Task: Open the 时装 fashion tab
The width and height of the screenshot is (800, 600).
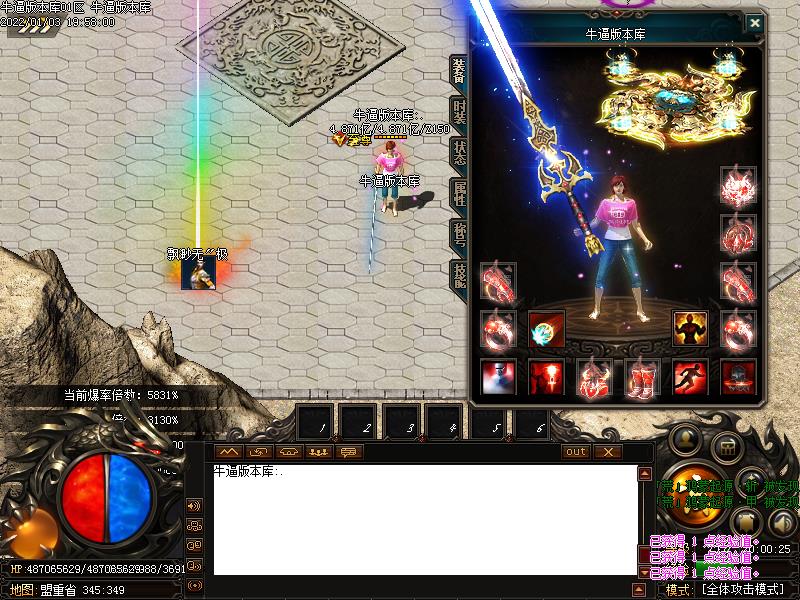Action: pyautogui.click(x=459, y=112)
